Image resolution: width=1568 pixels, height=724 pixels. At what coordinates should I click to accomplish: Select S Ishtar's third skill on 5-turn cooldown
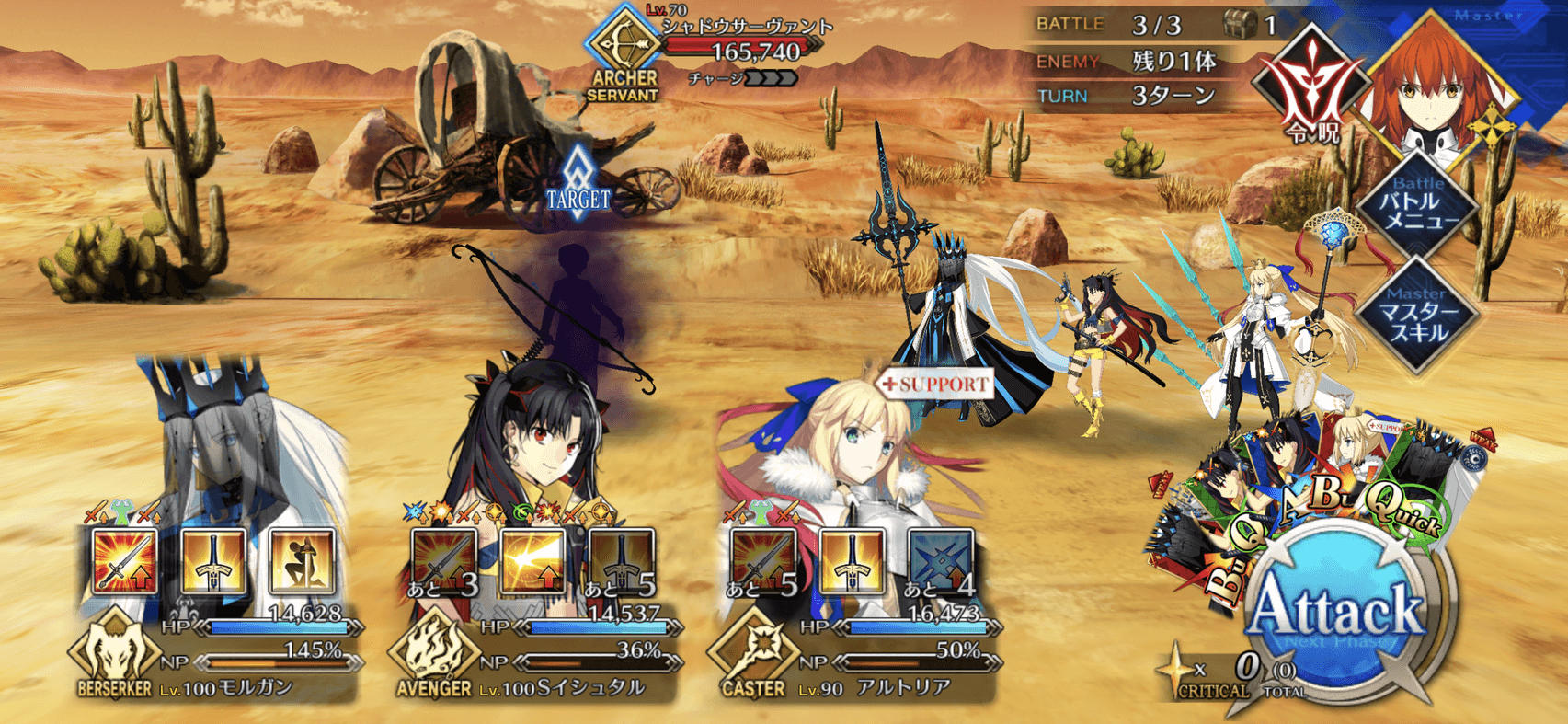(x=621, y=560)
